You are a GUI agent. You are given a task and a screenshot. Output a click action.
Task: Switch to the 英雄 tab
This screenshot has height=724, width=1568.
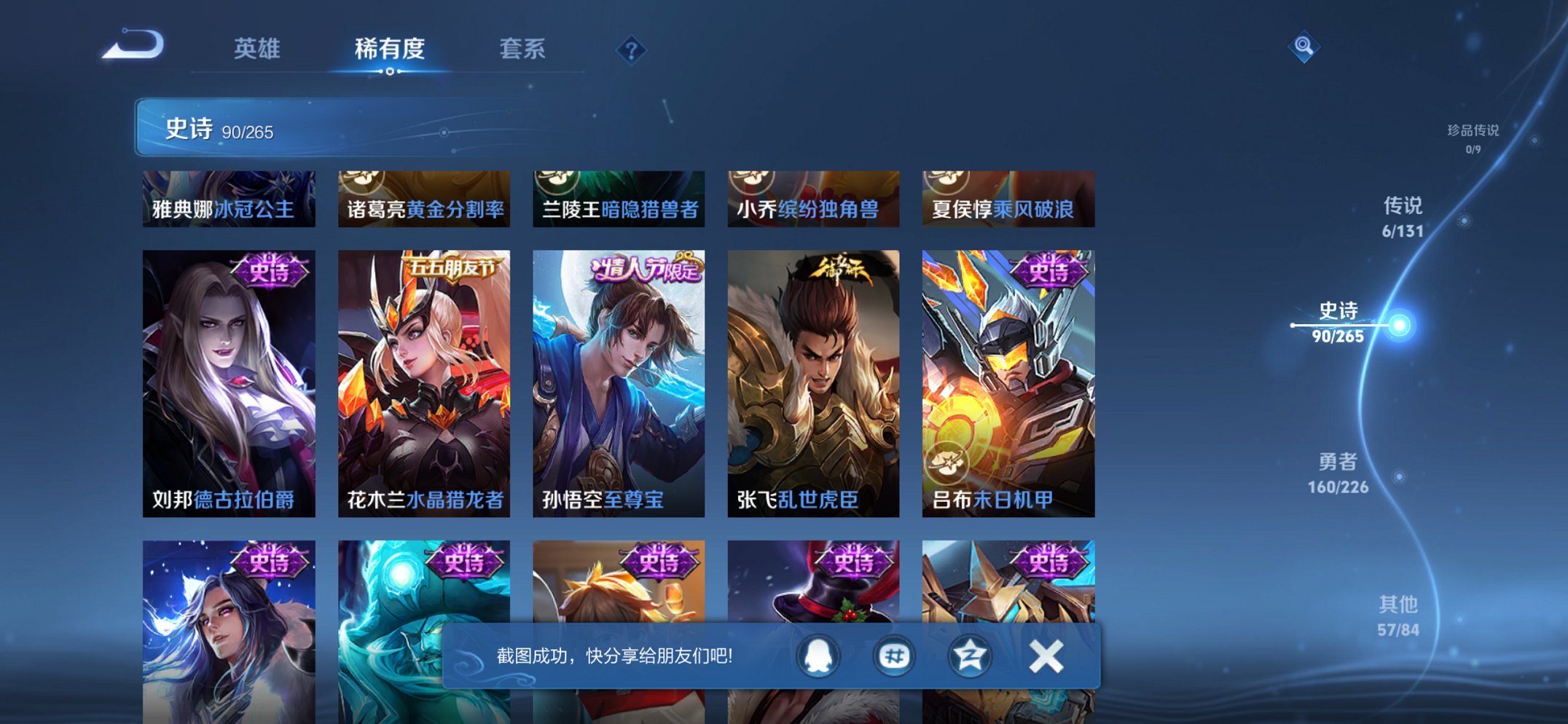(256, 50)
